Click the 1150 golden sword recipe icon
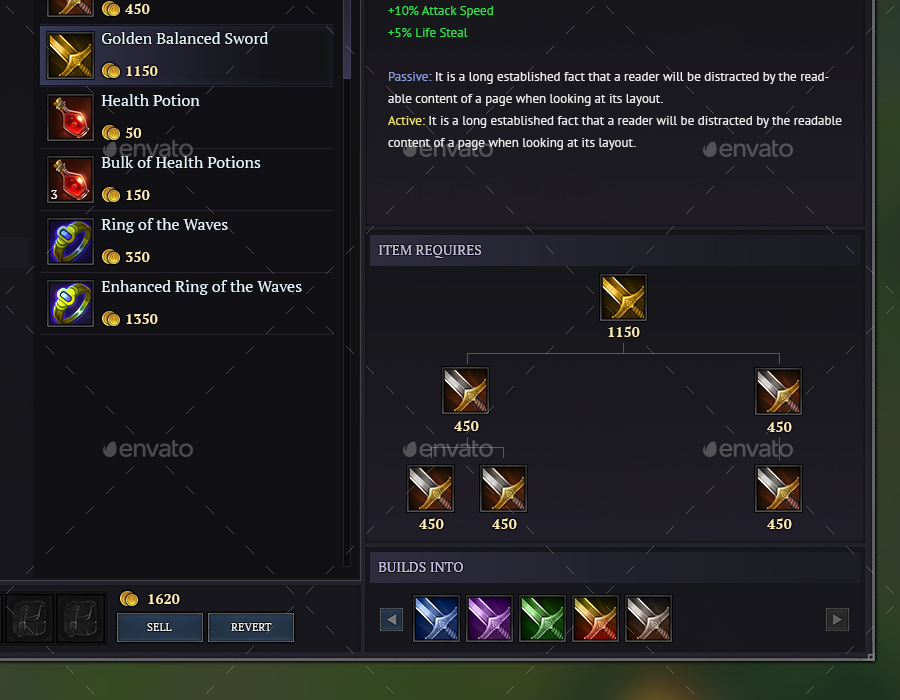Image resolution: width=900 pixels, height=700 pixels. [623, 298]
